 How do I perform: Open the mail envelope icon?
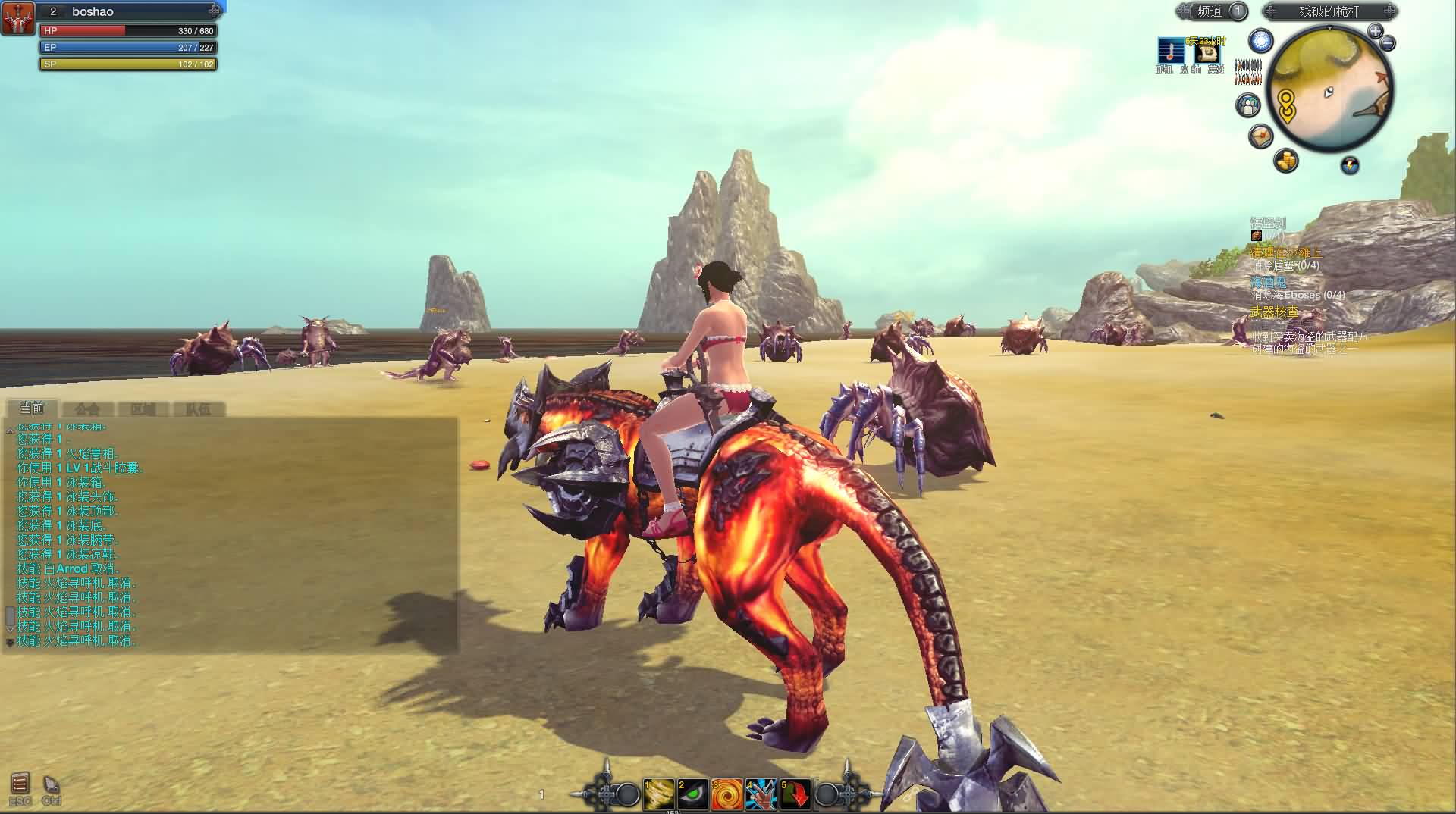tap(1260, 136)
